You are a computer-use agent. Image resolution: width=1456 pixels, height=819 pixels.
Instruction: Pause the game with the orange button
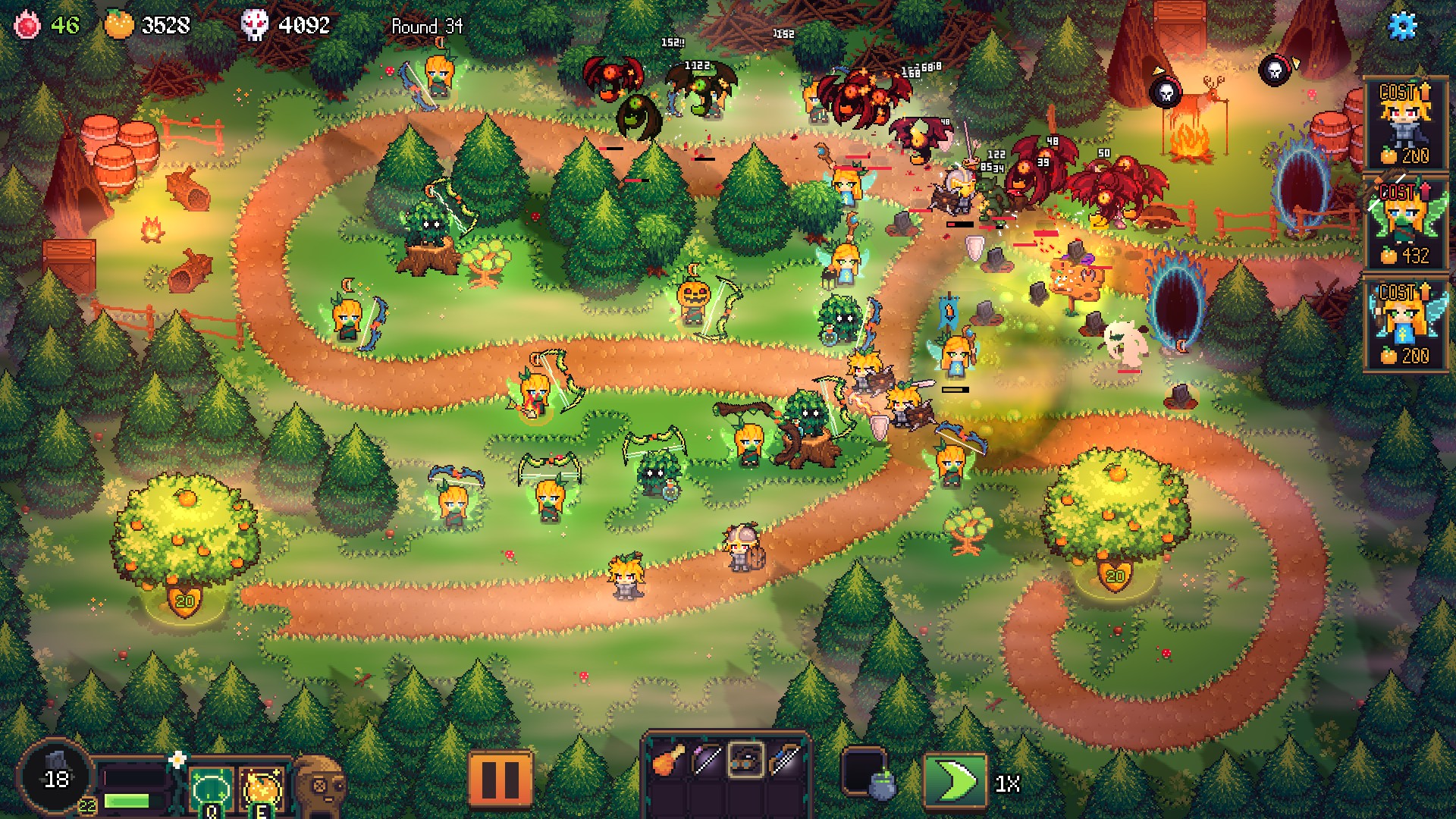(x=500, y=777)
